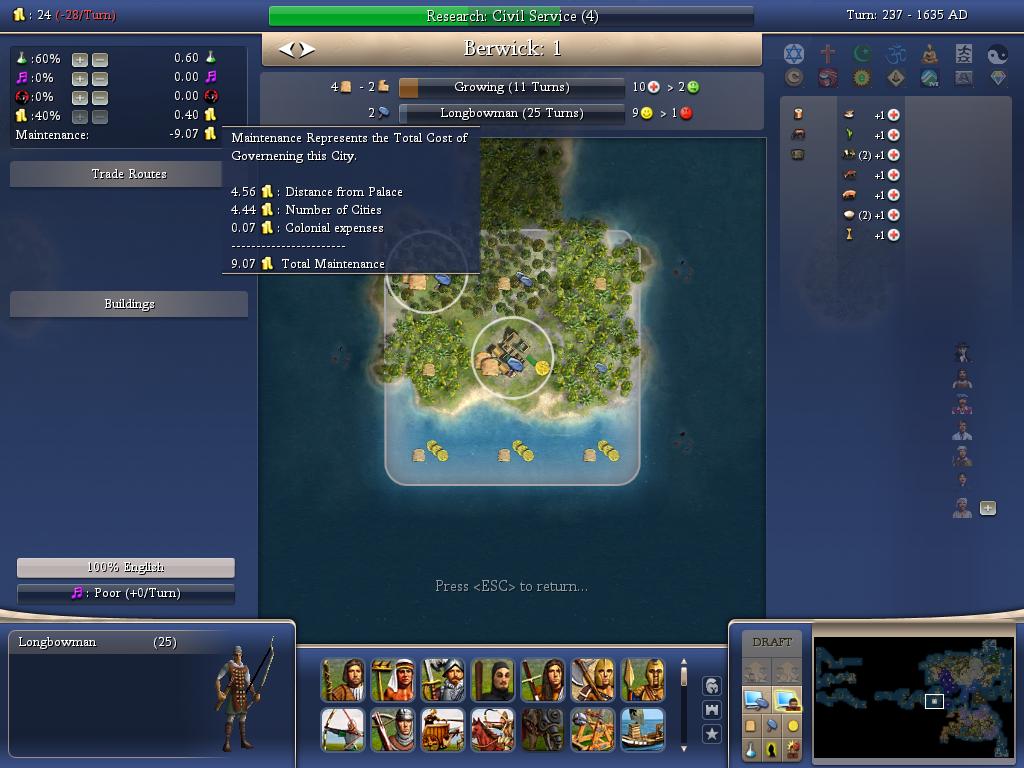Click the Draft button
This screenshot has width=1024, height=768.
(772, 642)
